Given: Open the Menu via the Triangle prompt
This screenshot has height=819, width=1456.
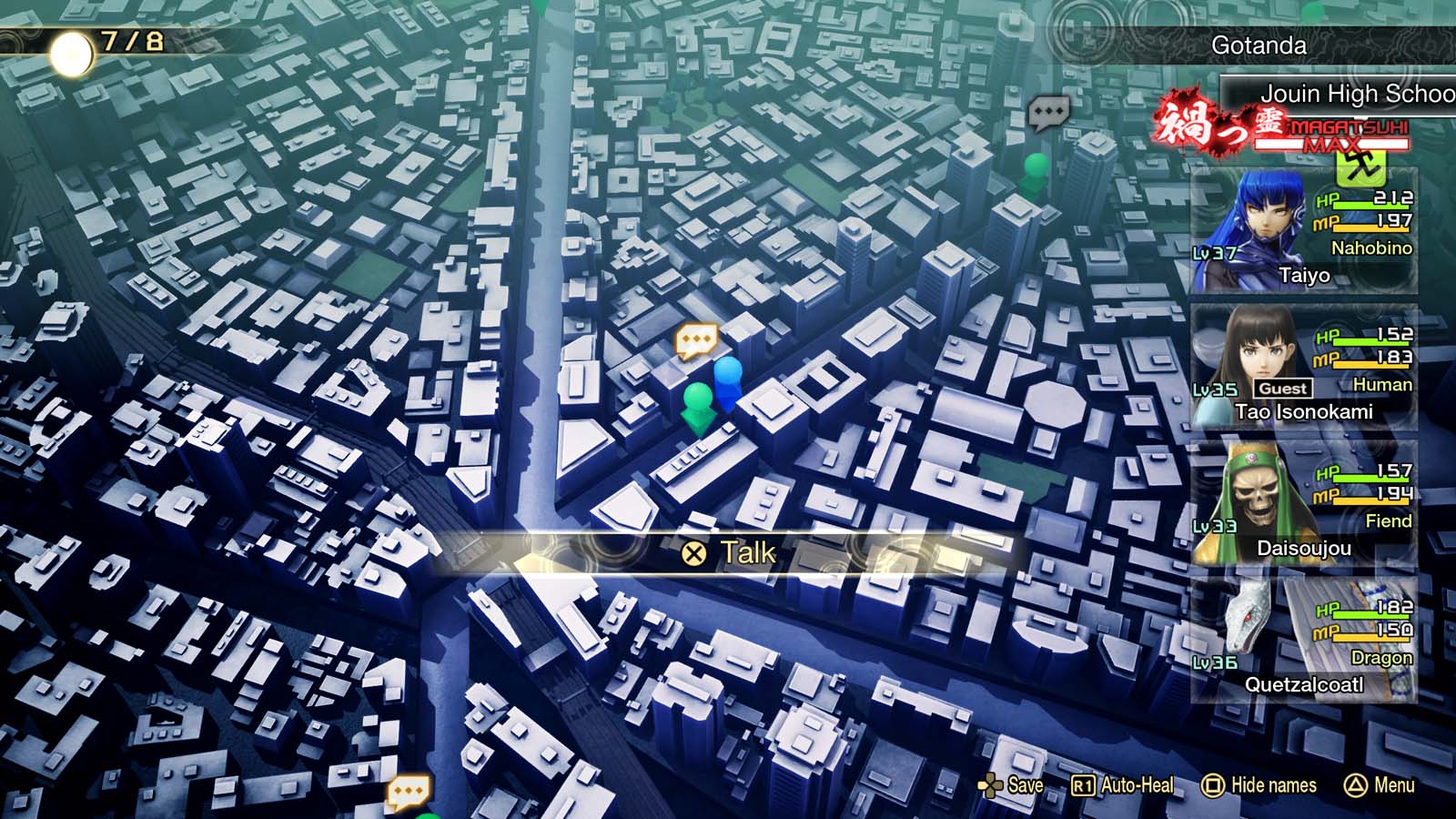Looking at the screenshot, I should (1380, 784).
